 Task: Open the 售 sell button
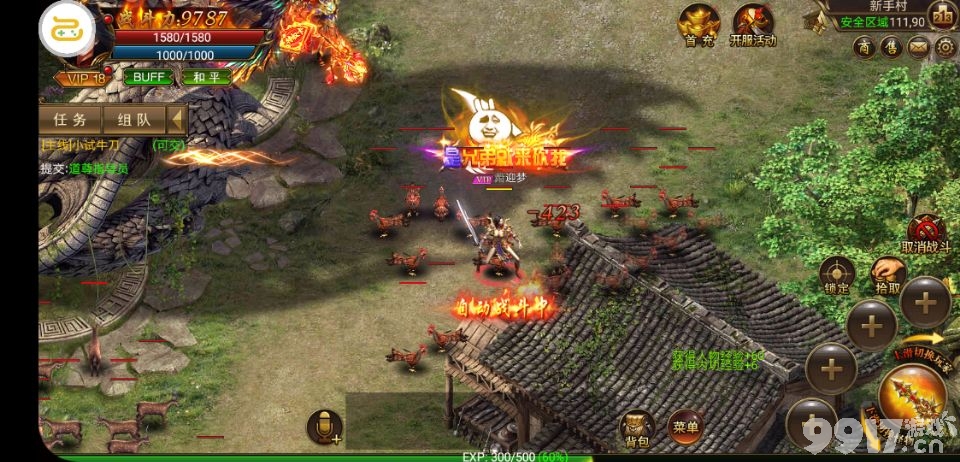click(891, 47)
